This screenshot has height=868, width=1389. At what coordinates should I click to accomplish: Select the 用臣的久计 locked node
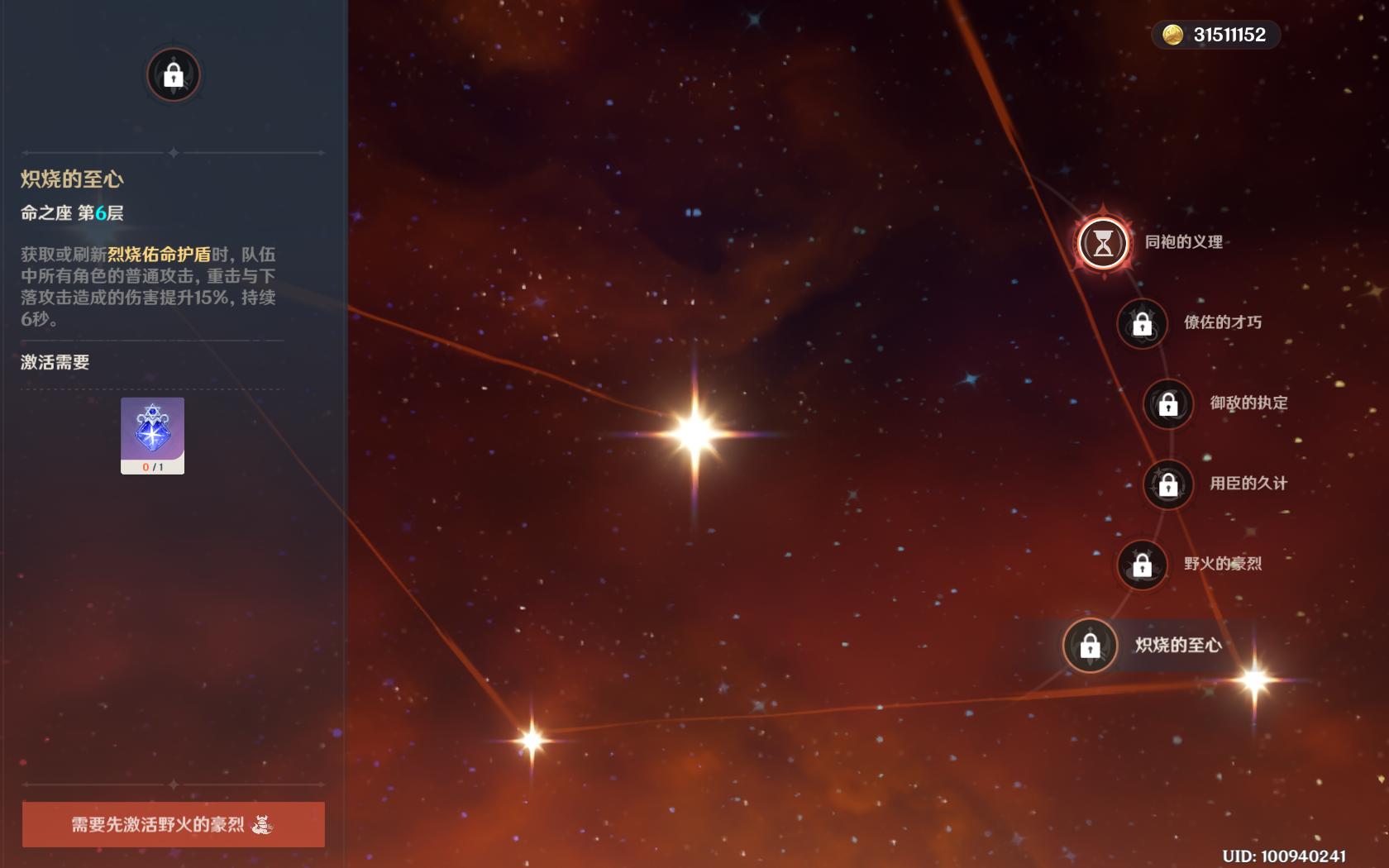pos(1167,484)
